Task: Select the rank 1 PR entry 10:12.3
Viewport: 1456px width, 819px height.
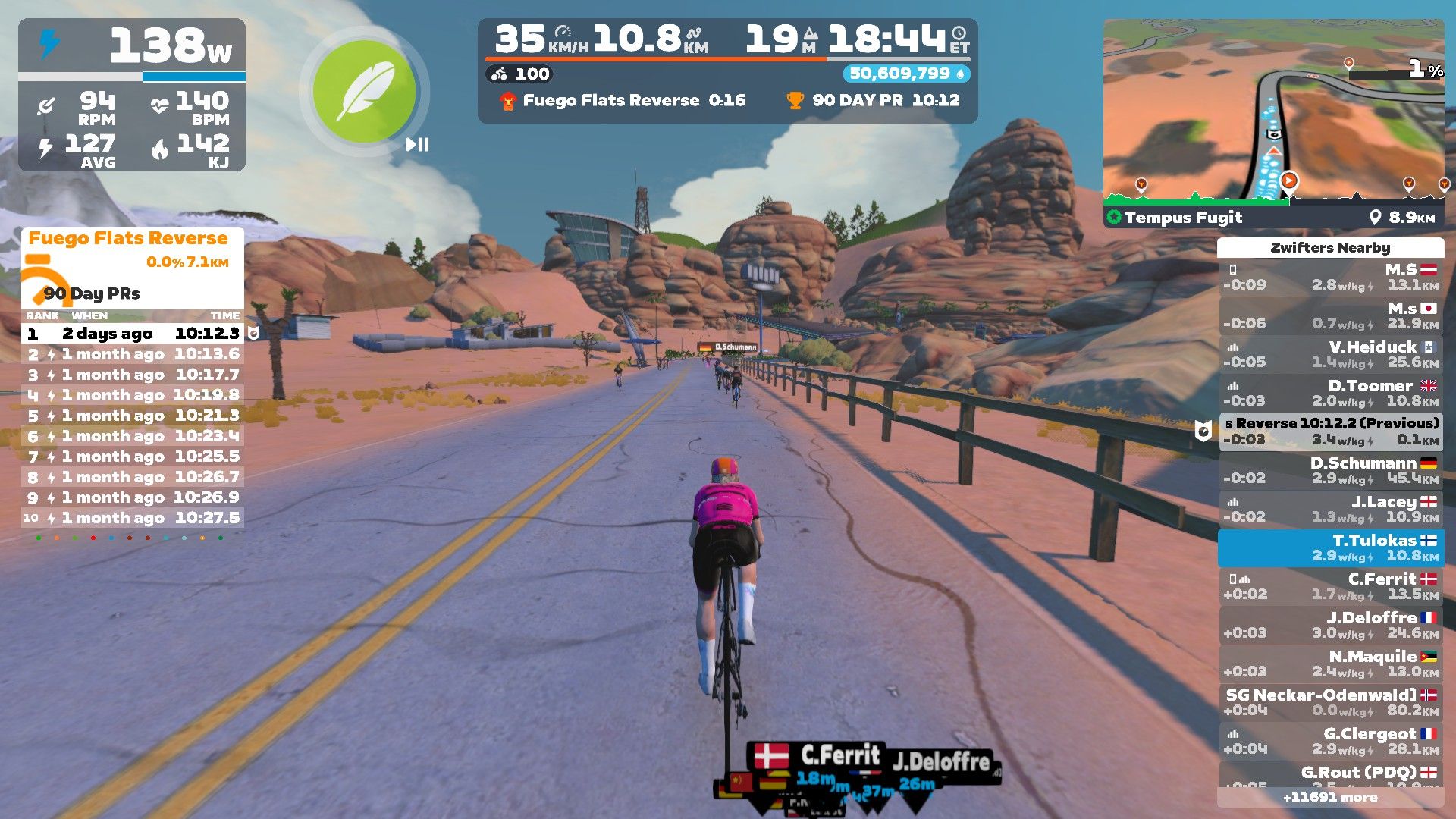Action: (x=133, y=334)
